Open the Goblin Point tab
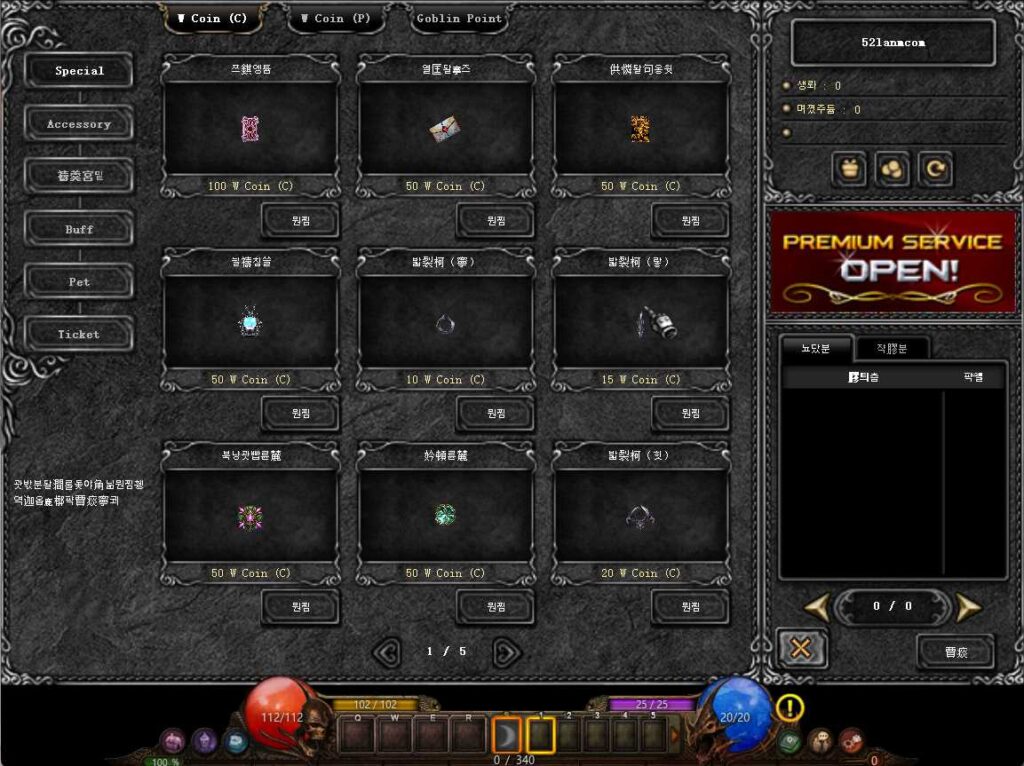 [x=459, y=18]
